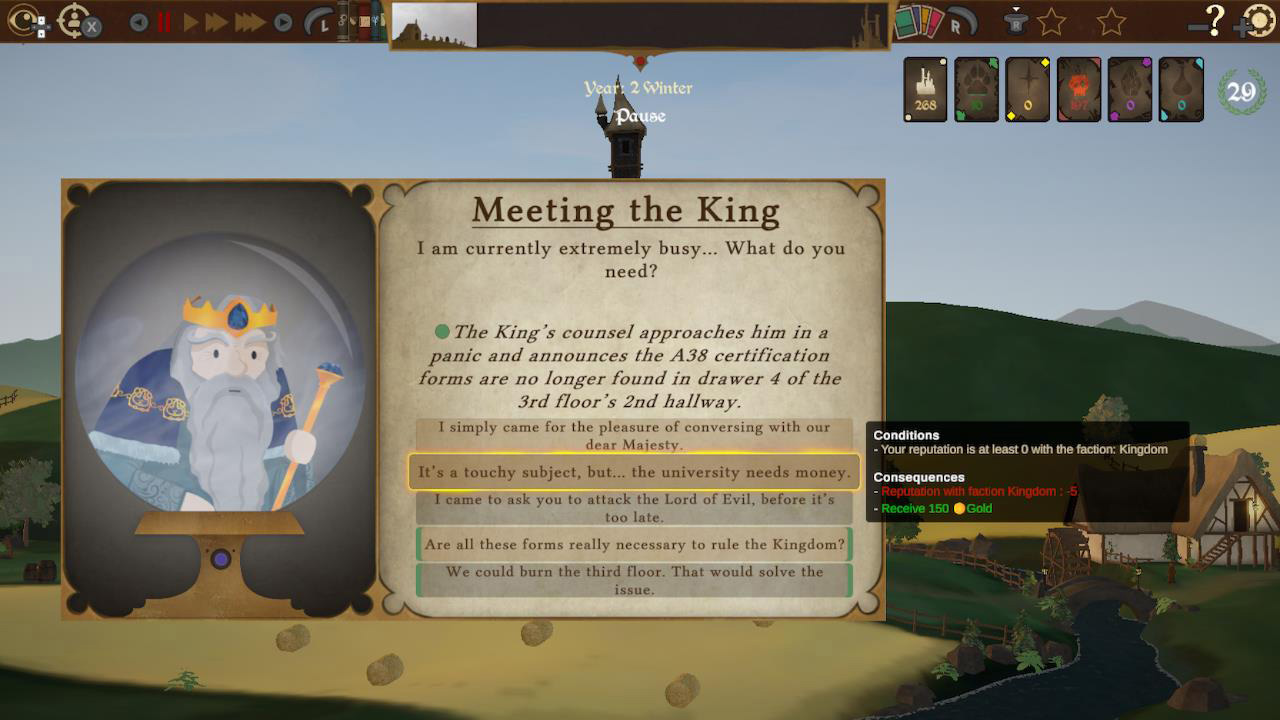Click the red skull card showing 107

(x=1078, y=90)
